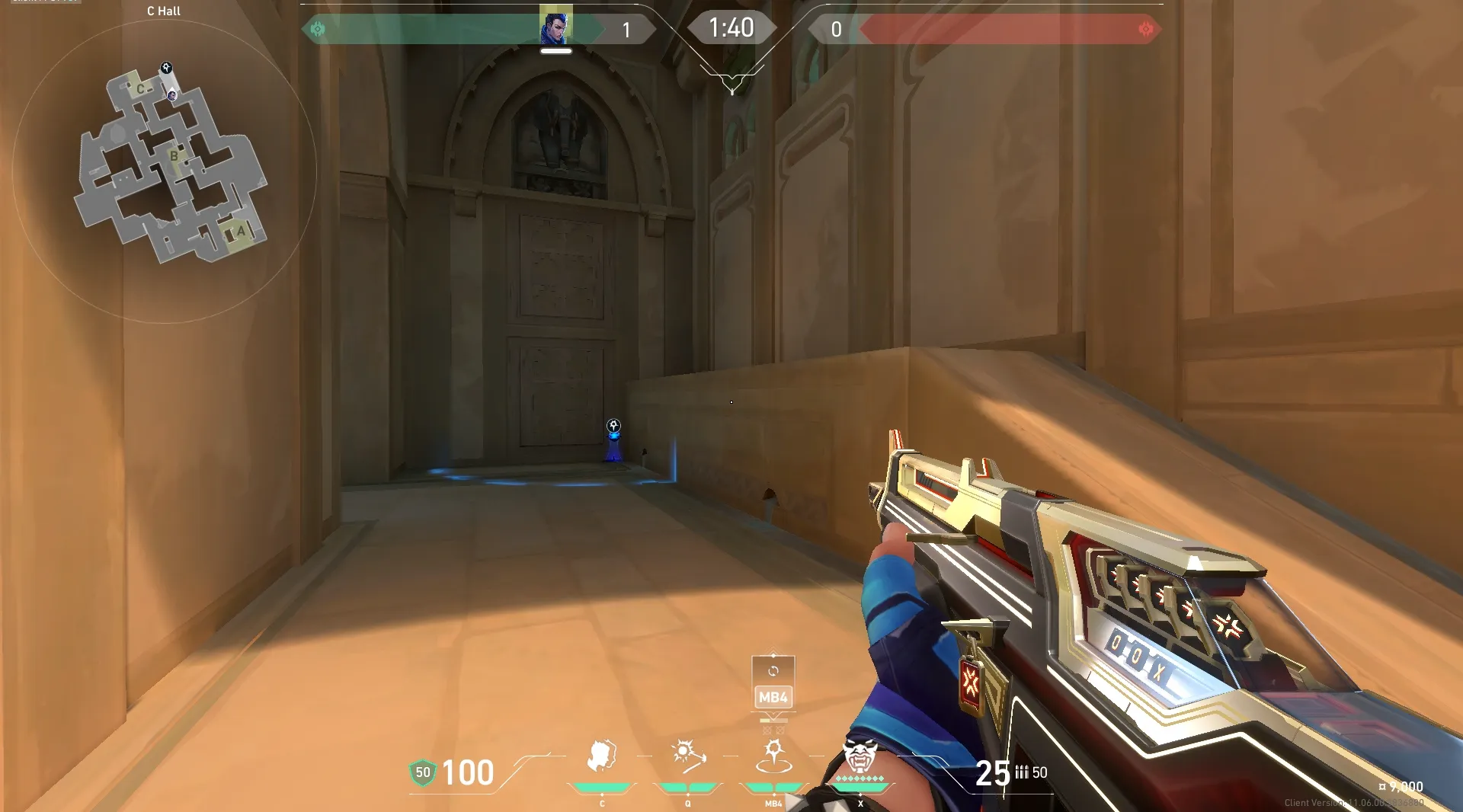Viewport: 1463px width, 812px height.
Task: Activate Yoru's Fakeout ability icon
Action: click(602, 757)
